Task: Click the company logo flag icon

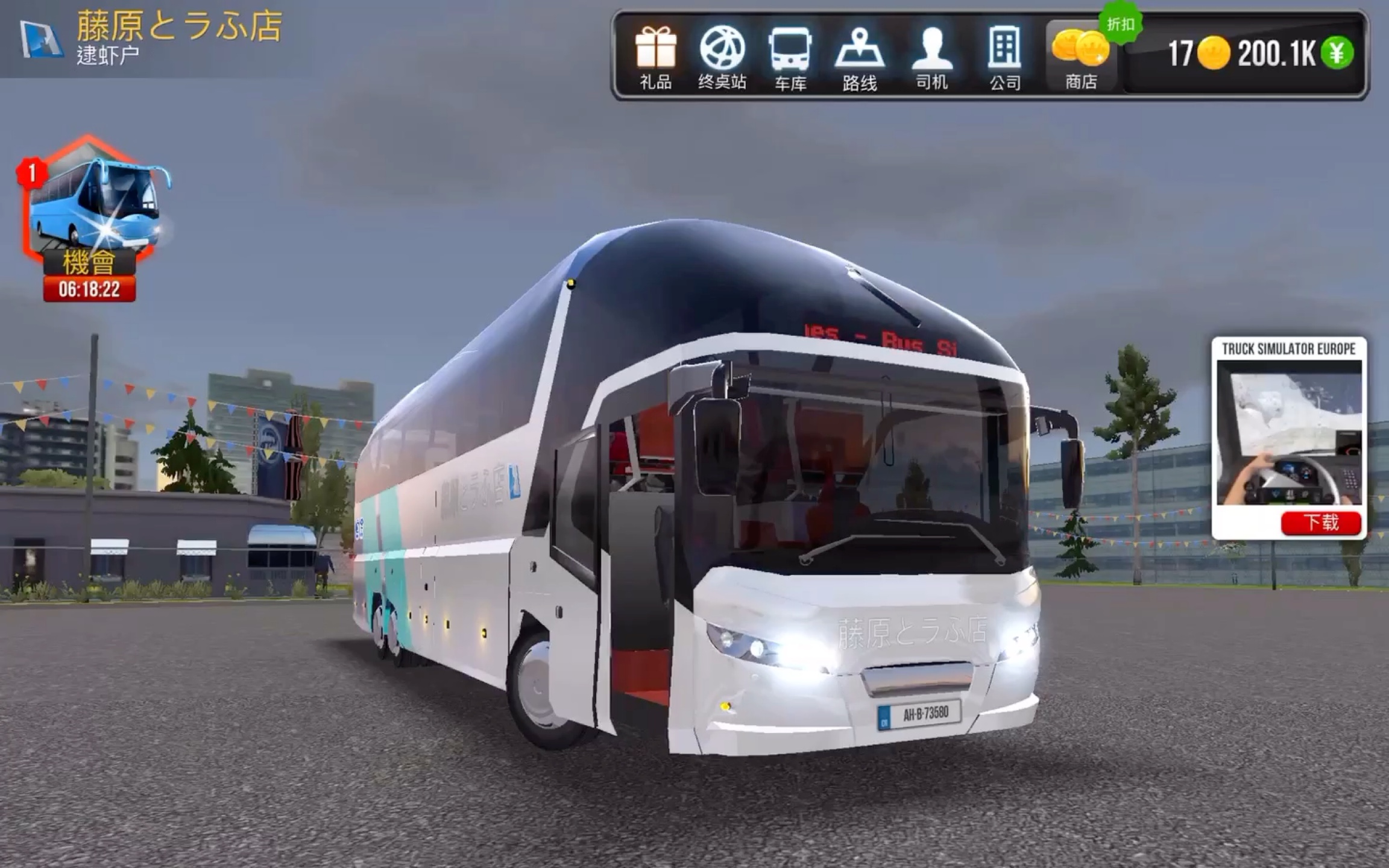Action: [x=41, y=39]
